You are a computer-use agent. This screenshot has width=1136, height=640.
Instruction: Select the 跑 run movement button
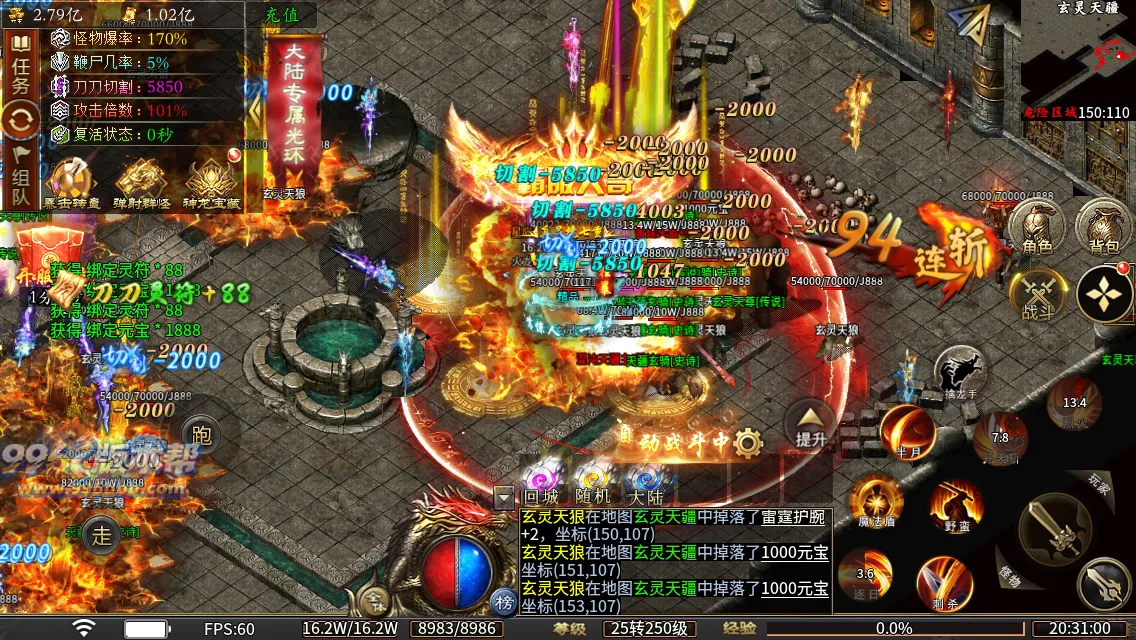(x=202, y=435)
